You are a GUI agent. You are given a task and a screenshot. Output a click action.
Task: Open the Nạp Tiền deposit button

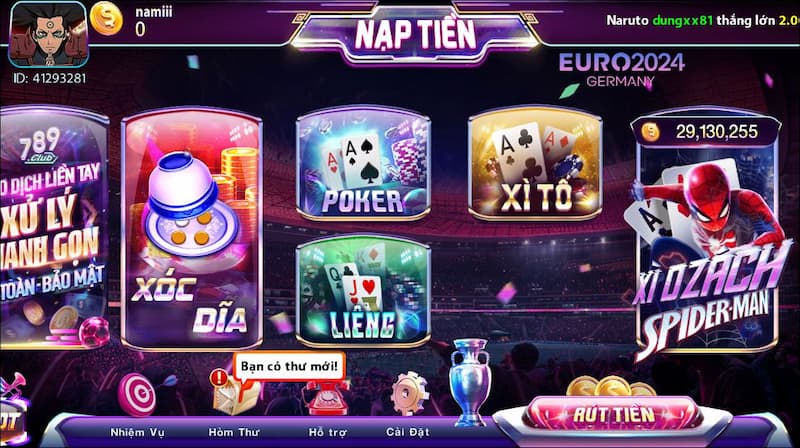click(x=400, y=33)
